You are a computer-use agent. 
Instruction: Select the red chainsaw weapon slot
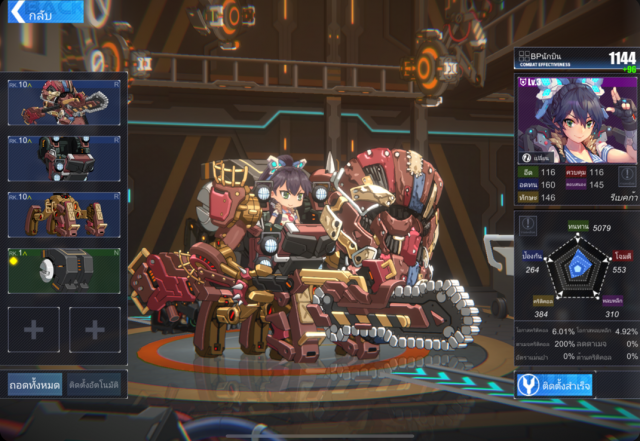[64, 103]
